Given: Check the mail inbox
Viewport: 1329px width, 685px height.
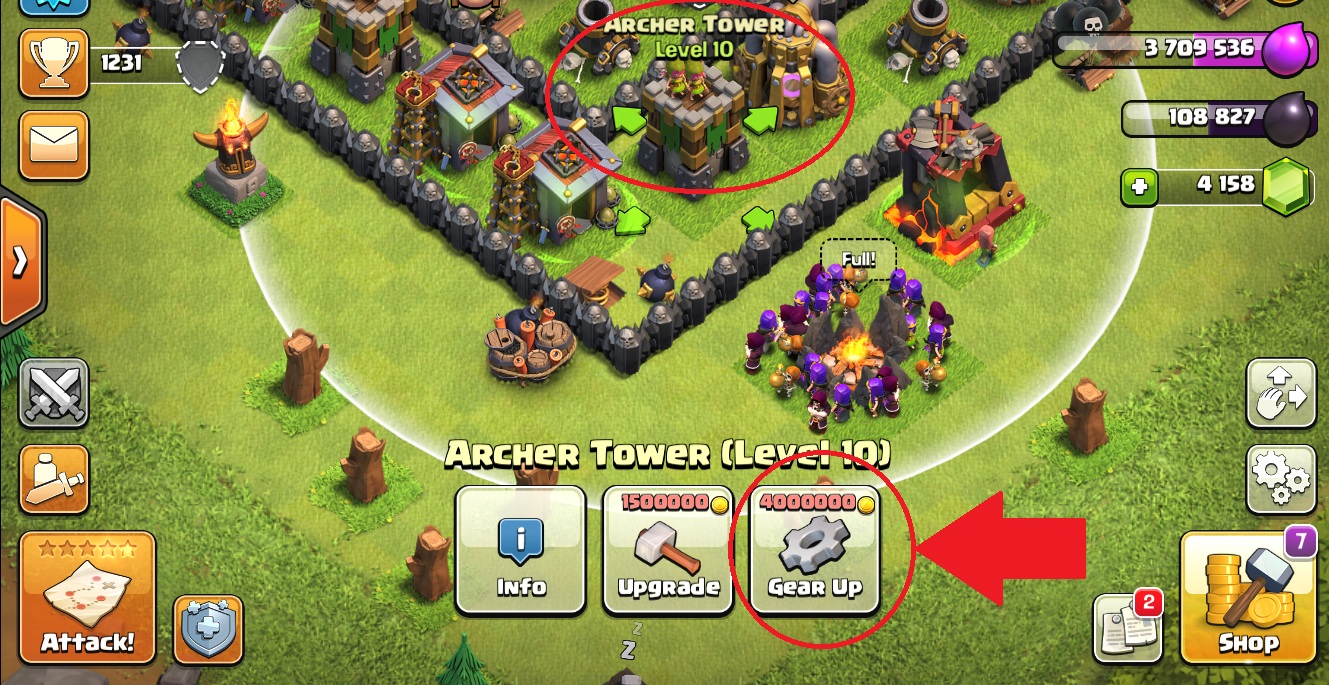Looking at the screenshot, I should (54, 145).
